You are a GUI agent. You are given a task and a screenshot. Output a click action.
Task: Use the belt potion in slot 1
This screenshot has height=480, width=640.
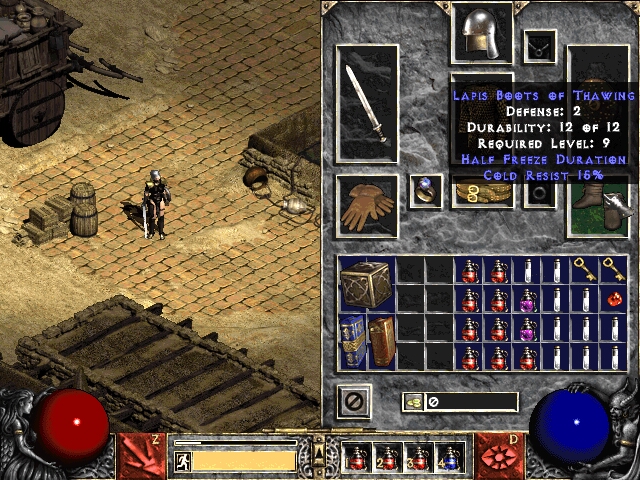pos(358,458)
